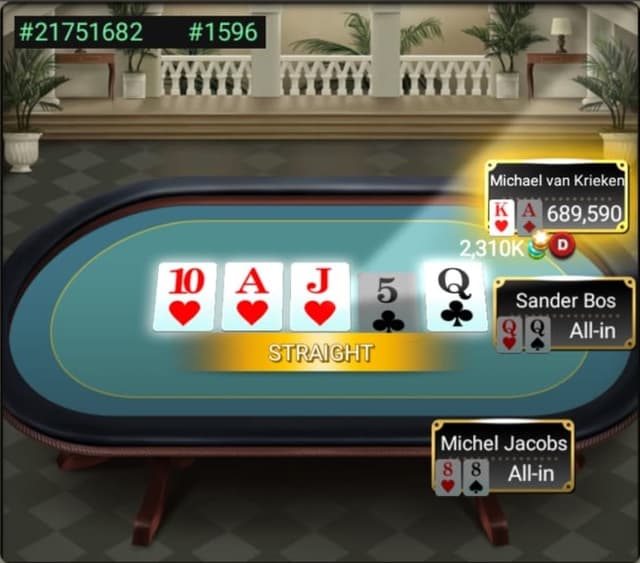Select the ace of hearts community card
Screen dimensions: 640x563
252,296
